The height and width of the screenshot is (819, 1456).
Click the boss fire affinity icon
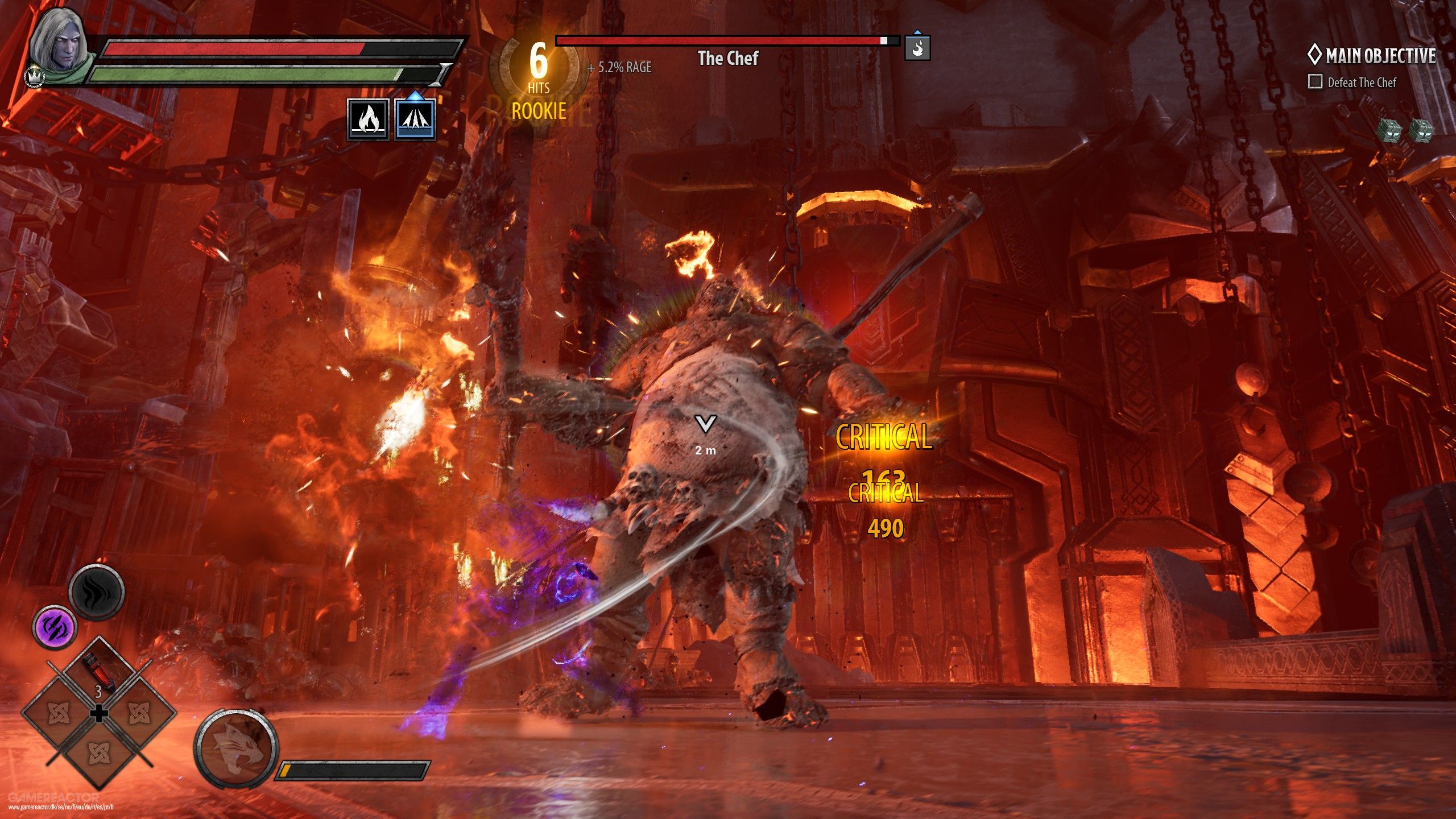pyautogui.click(x=917, y=48)
